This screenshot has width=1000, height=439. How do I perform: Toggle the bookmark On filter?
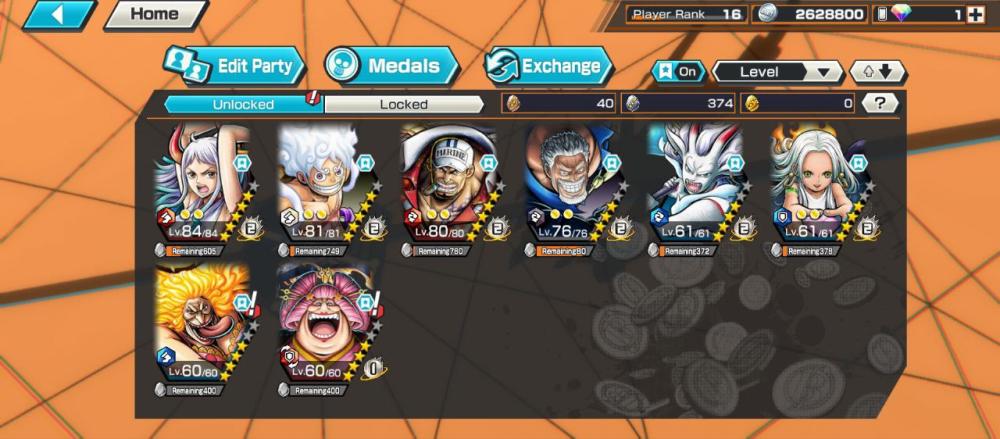point(676,72)
